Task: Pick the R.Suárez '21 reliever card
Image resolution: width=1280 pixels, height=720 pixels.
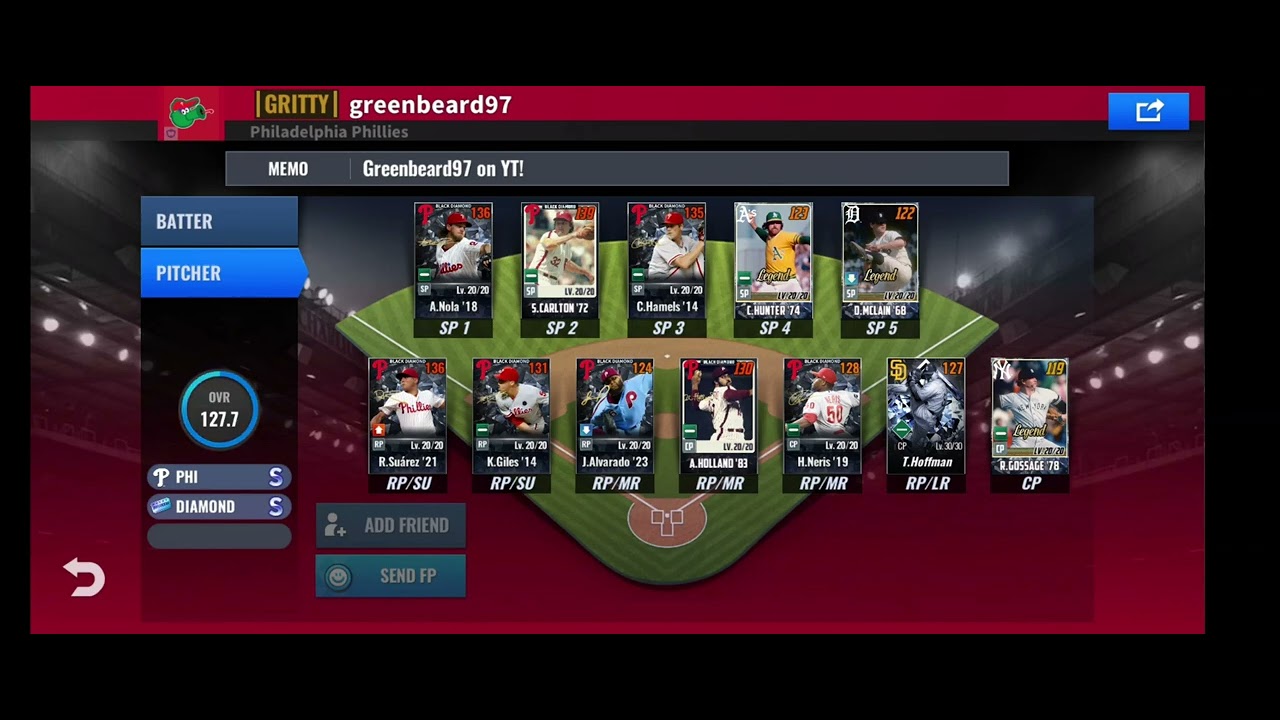Action: click(x=408, y=415)
